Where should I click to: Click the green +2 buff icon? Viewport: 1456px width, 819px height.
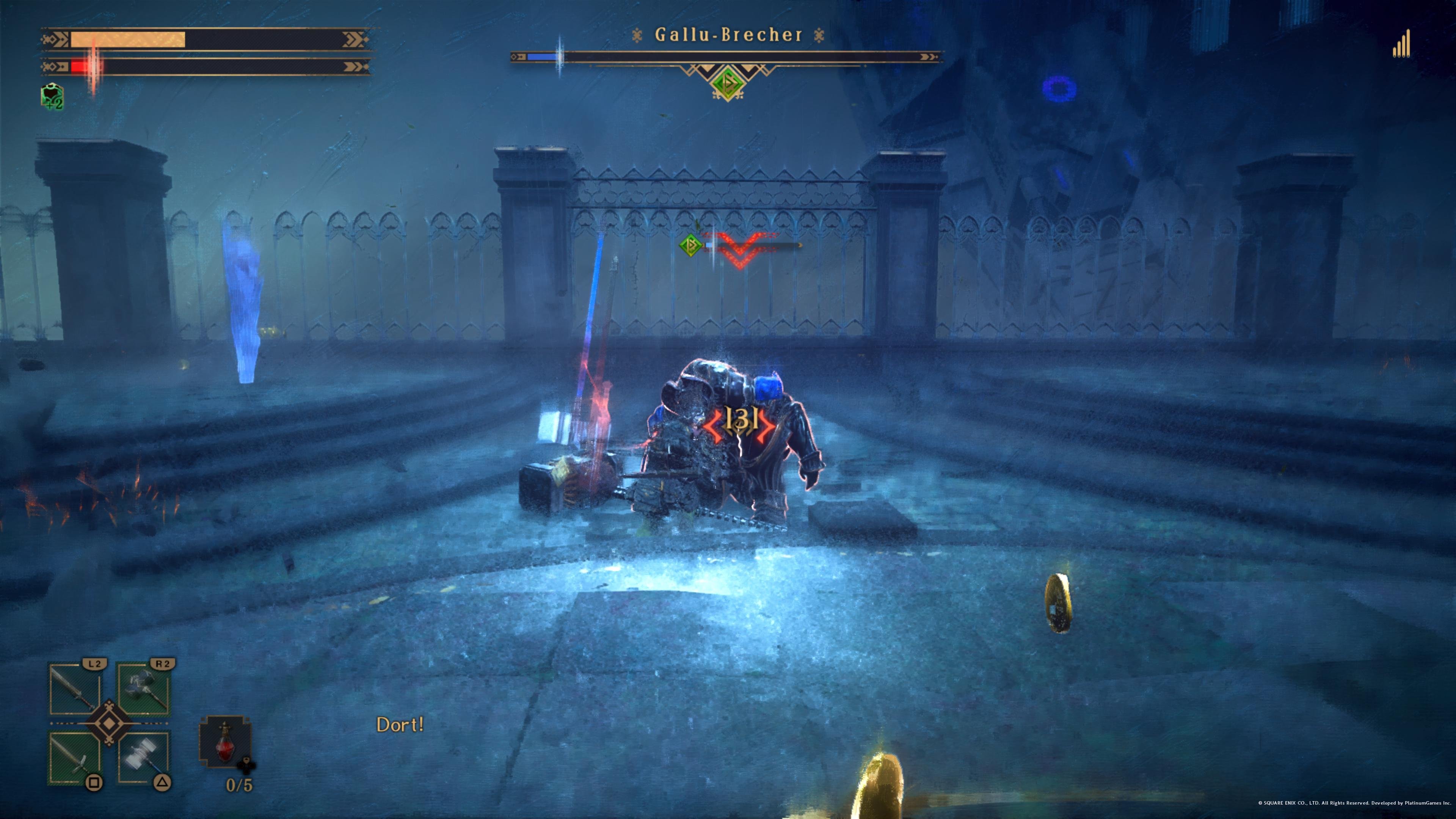pos(53,97)
